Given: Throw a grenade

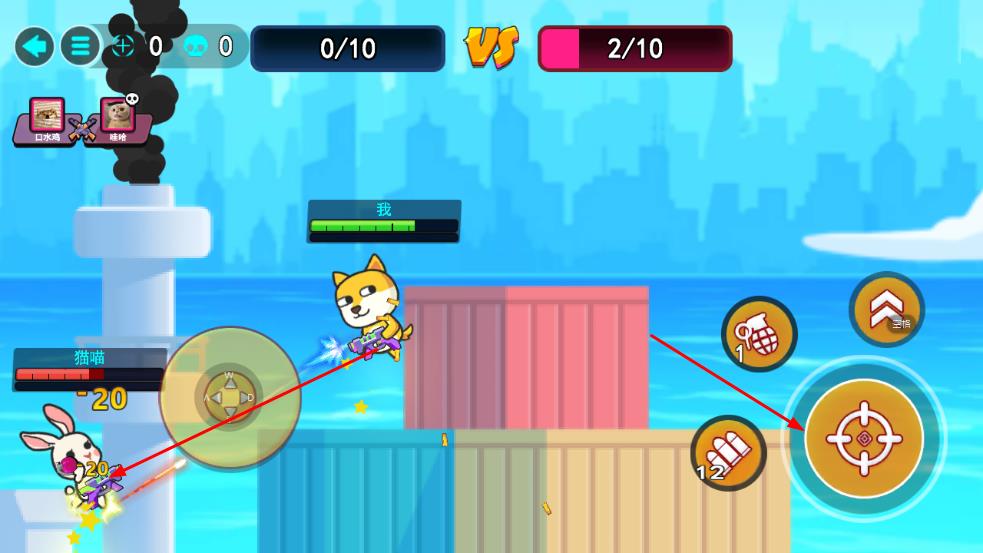Looking at the screenshot, I should pos(759,334).
